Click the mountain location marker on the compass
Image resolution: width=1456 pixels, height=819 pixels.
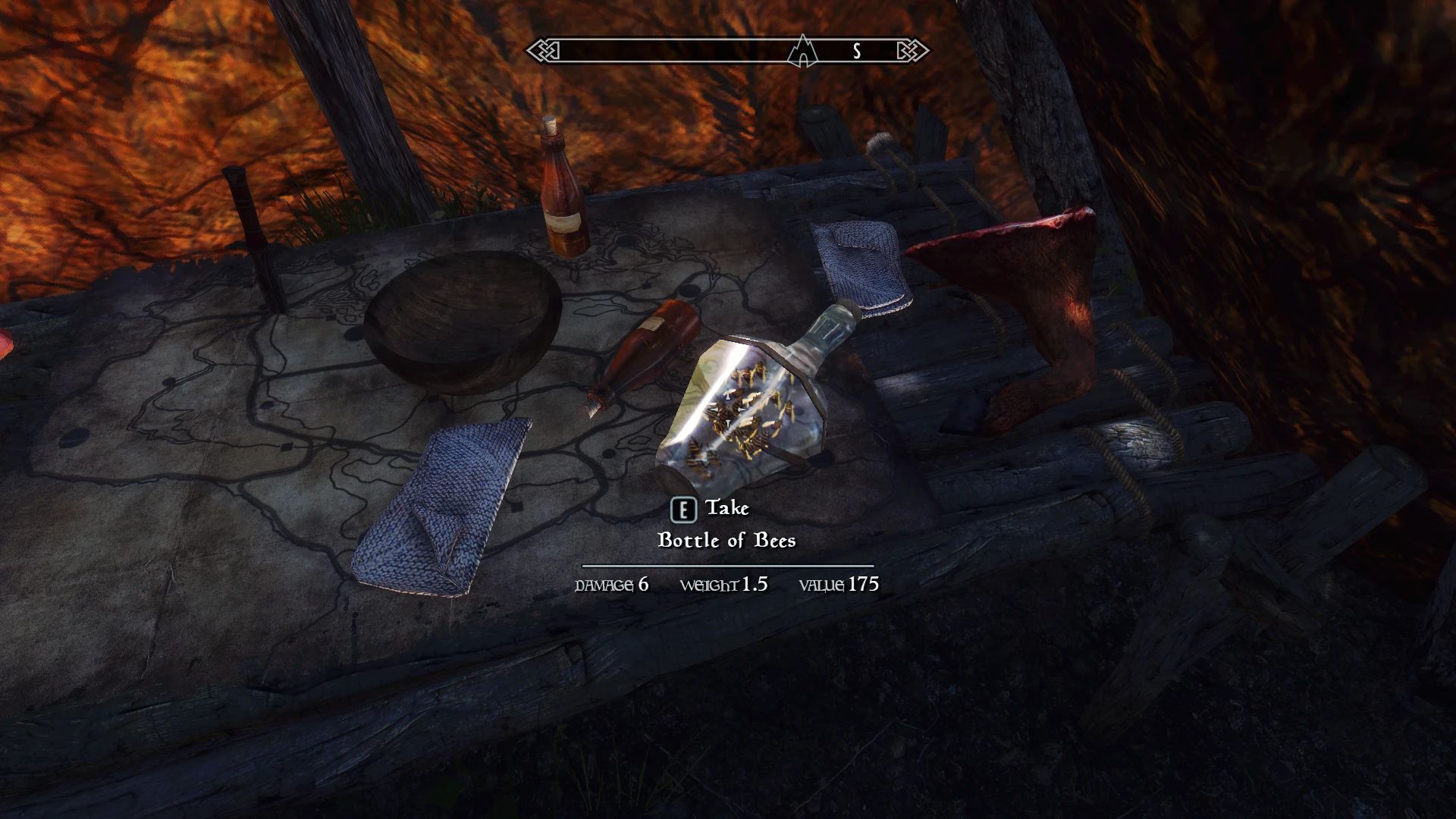click(802, 52)
